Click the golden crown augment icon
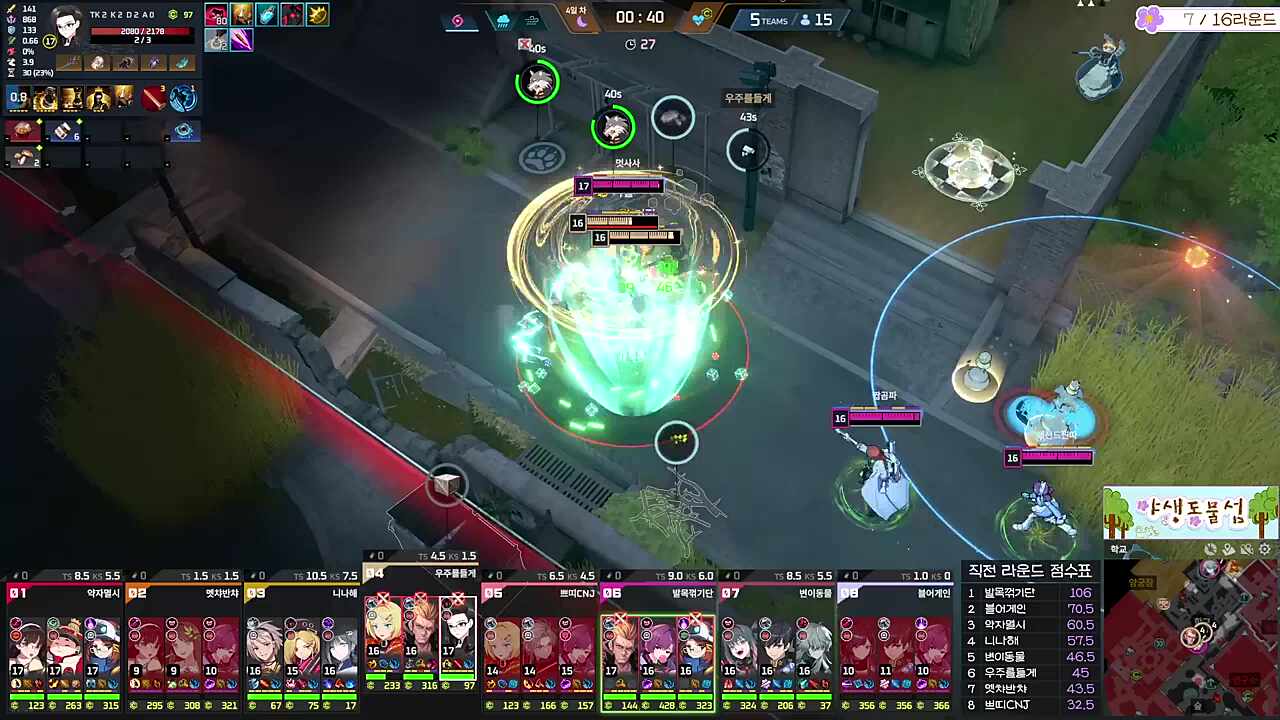 click(x=317, y=15)
